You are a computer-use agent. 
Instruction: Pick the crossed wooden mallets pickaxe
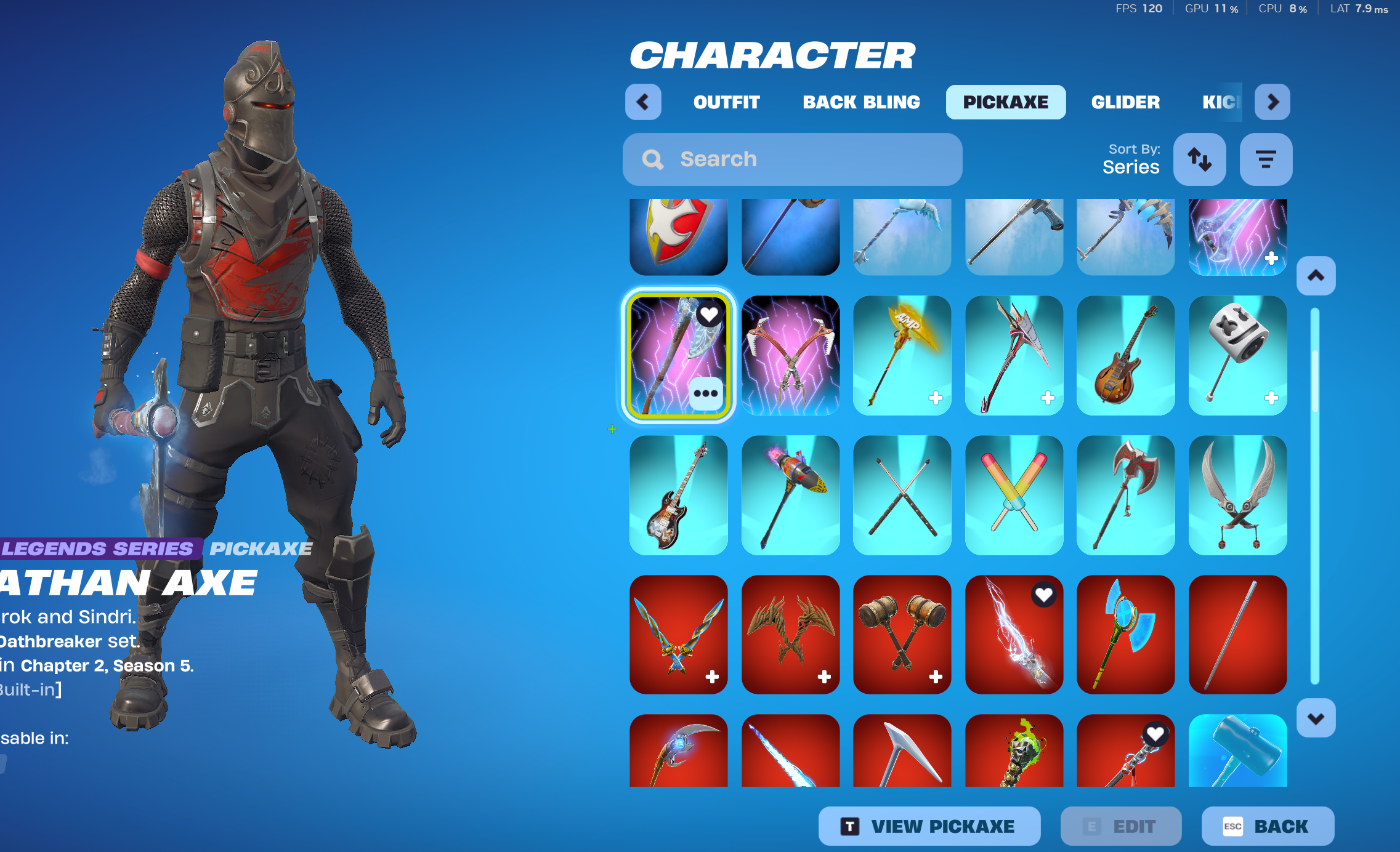click(902, 634)
